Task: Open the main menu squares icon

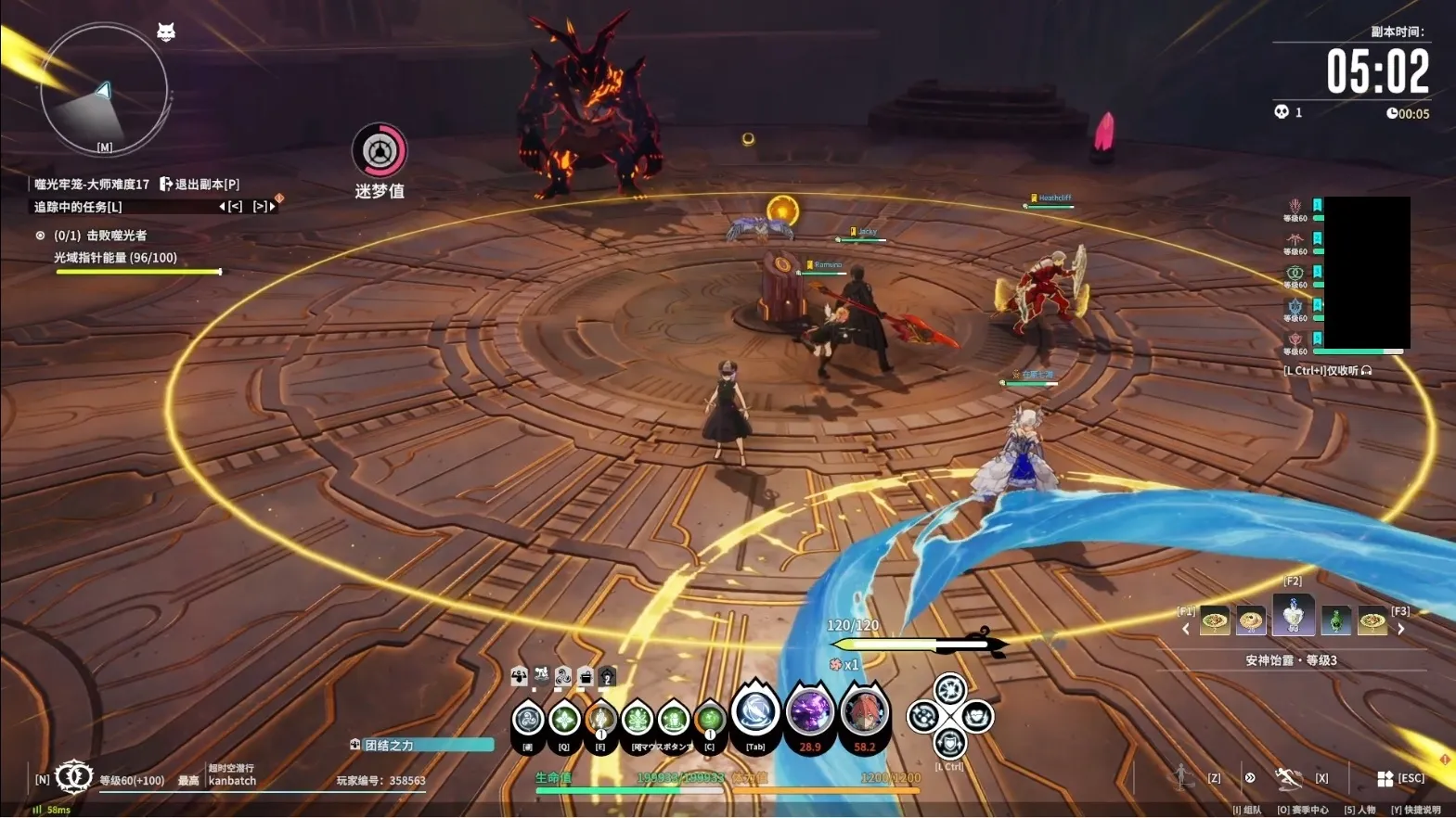Action: pyautogui.click(x=1385, y=779)
